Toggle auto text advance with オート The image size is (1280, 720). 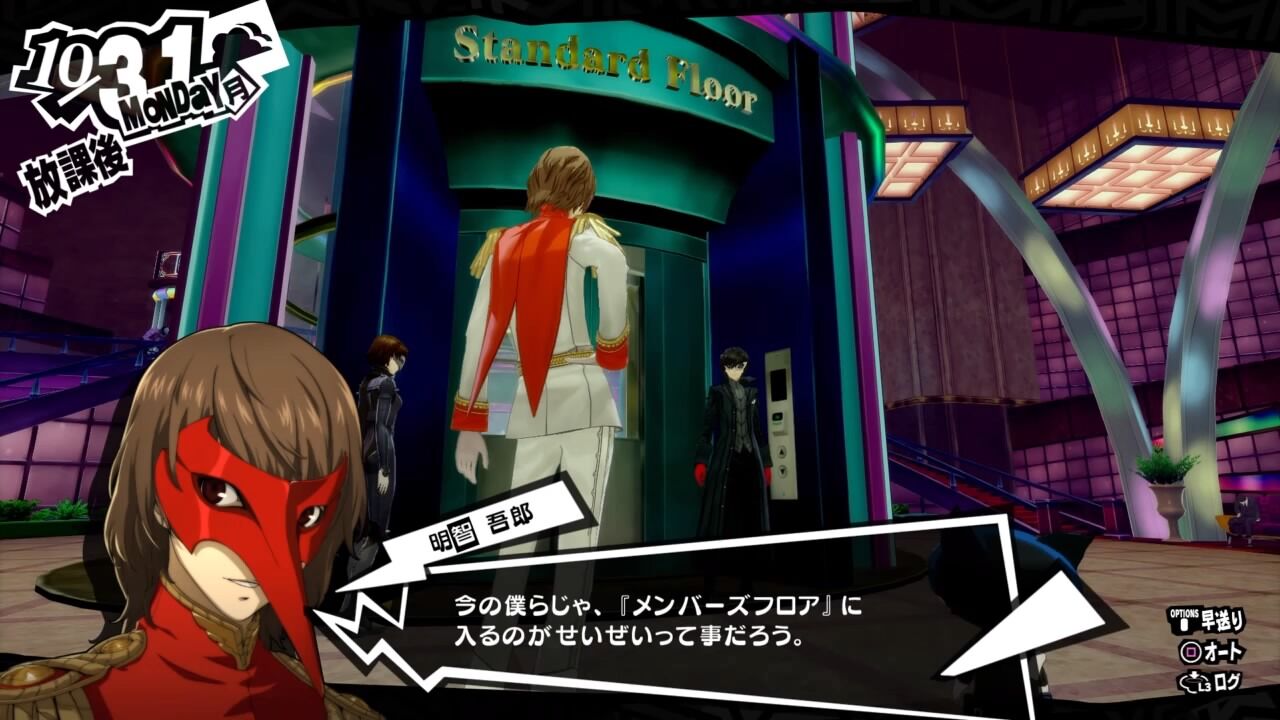pos(1224,651)
